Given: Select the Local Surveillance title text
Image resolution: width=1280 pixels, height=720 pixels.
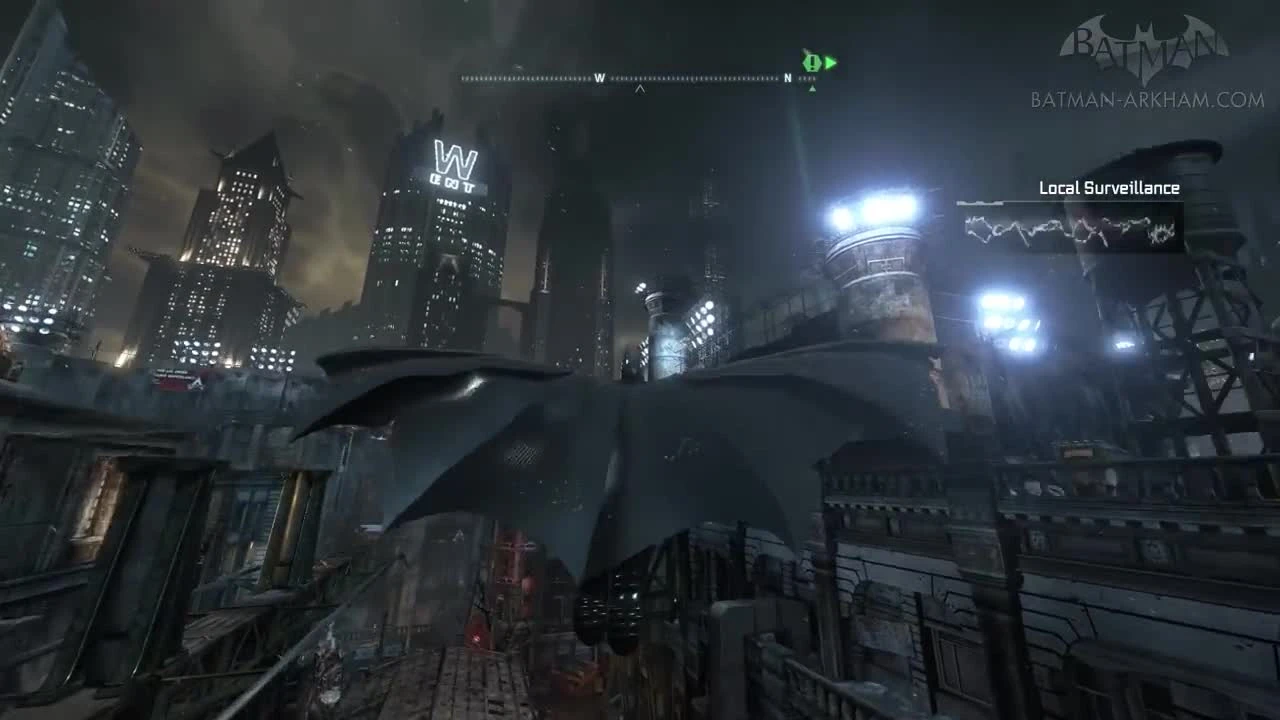Looking at the screenshot, I should click(1110, 186).
